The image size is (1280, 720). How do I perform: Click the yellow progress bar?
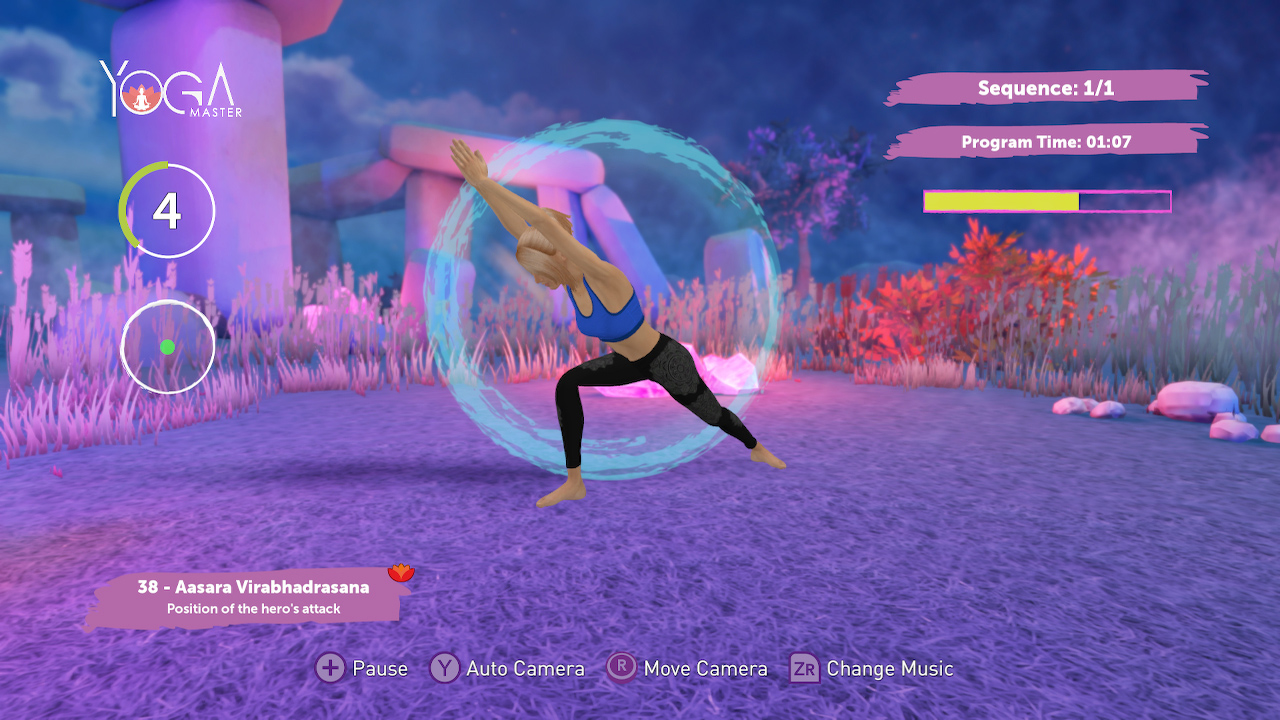(x=1000, y=200)
